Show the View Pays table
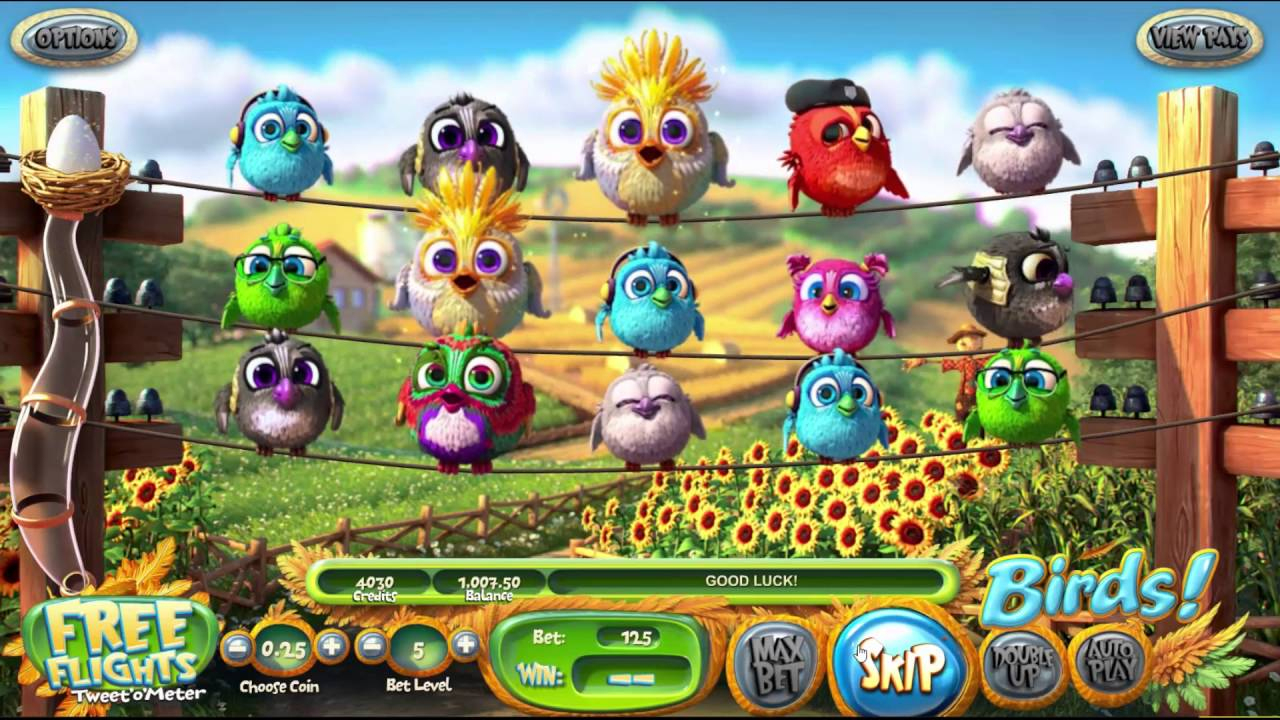 click(1199, 38)
